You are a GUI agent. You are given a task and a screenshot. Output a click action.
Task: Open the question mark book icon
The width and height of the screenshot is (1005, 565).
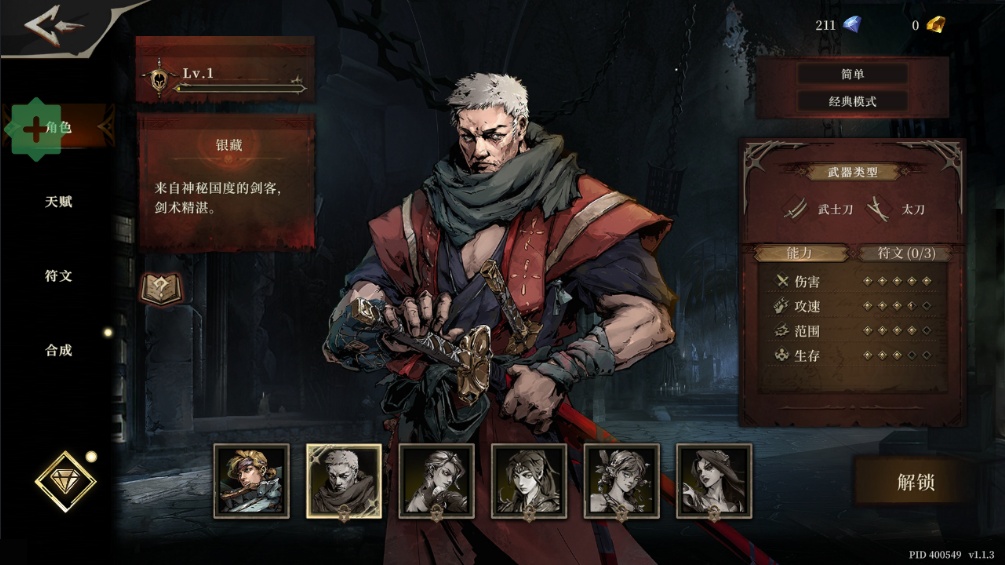click(160, 288)
